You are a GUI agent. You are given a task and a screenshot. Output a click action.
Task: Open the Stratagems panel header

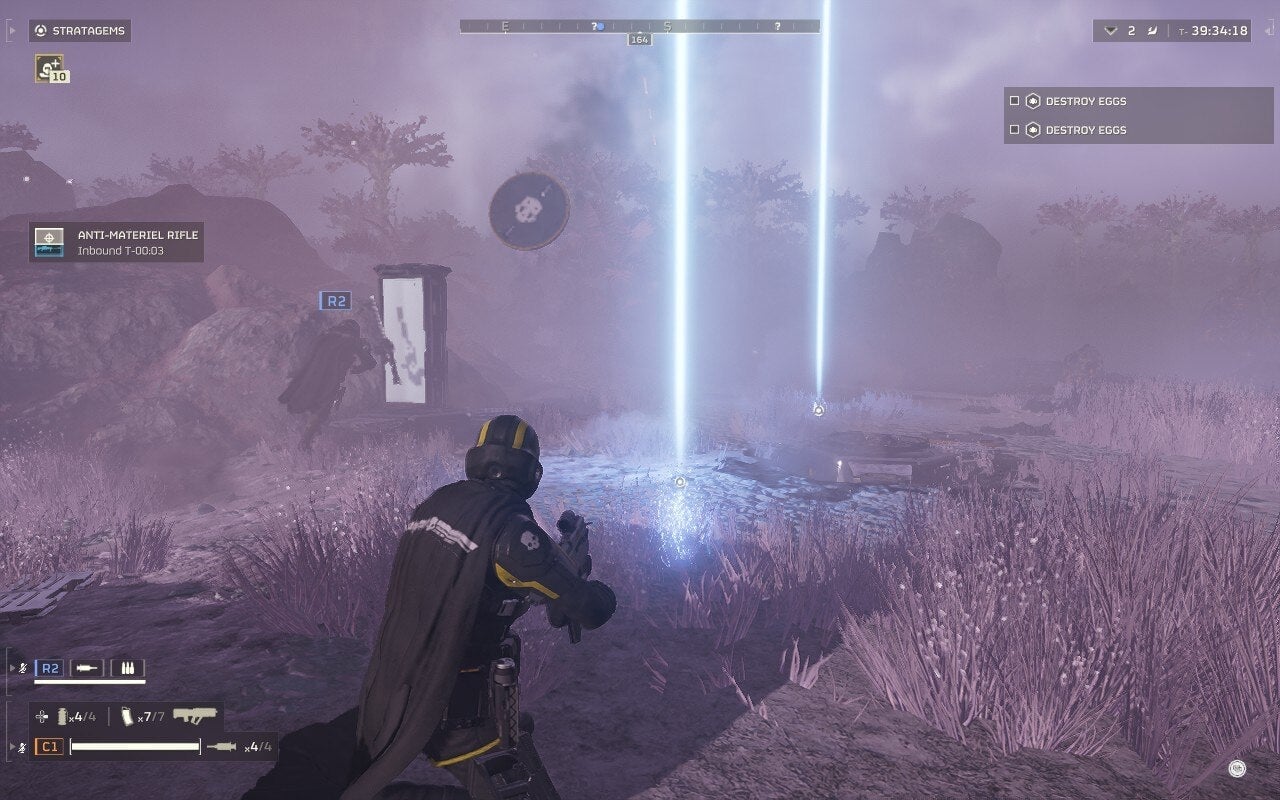tap(80, 31)
